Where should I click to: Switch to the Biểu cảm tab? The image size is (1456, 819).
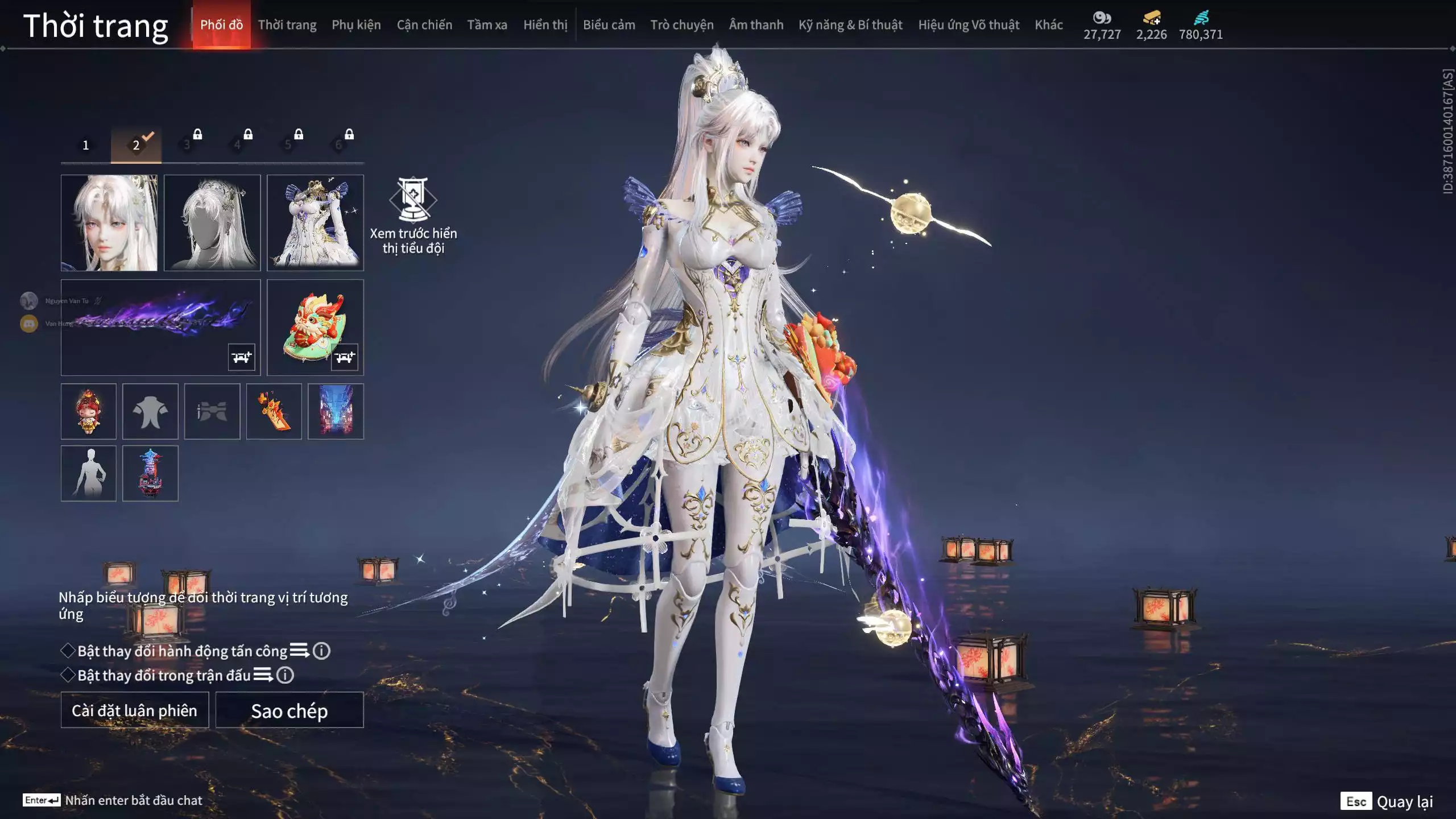[609, 25]
